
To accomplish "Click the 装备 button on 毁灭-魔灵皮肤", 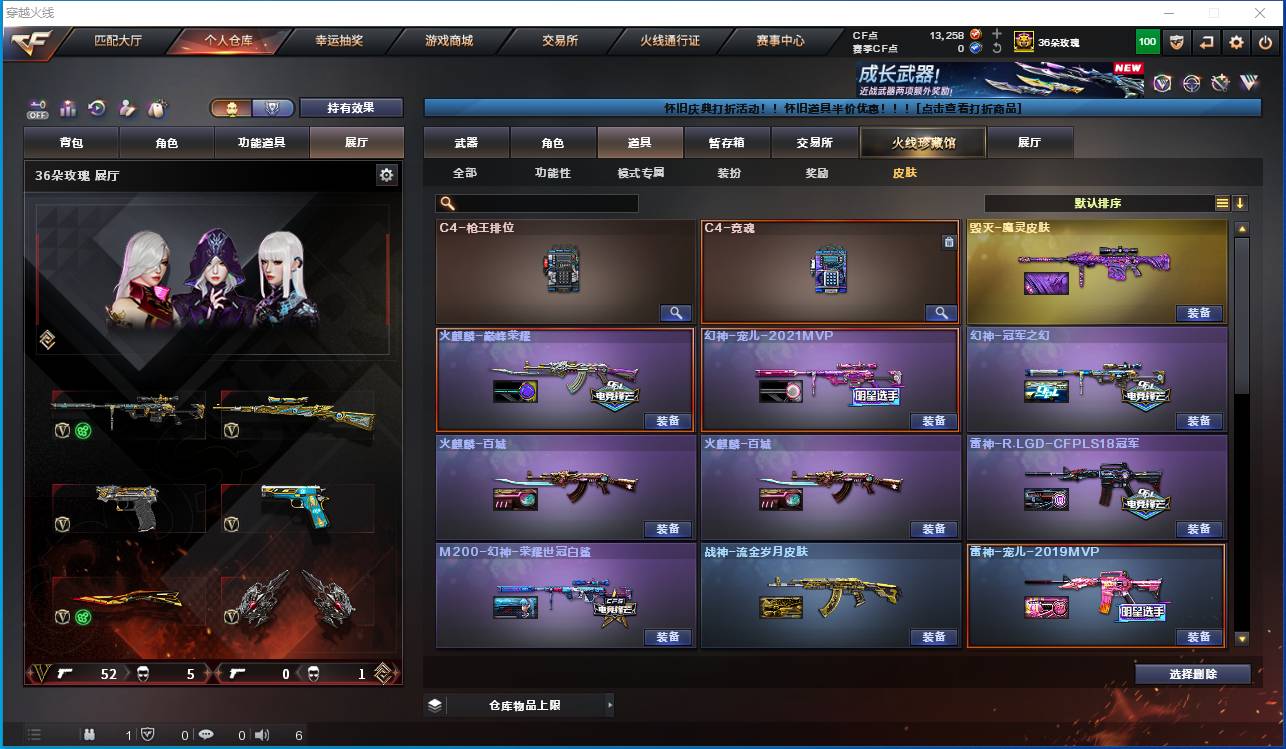I will (x=1199, y=313).
